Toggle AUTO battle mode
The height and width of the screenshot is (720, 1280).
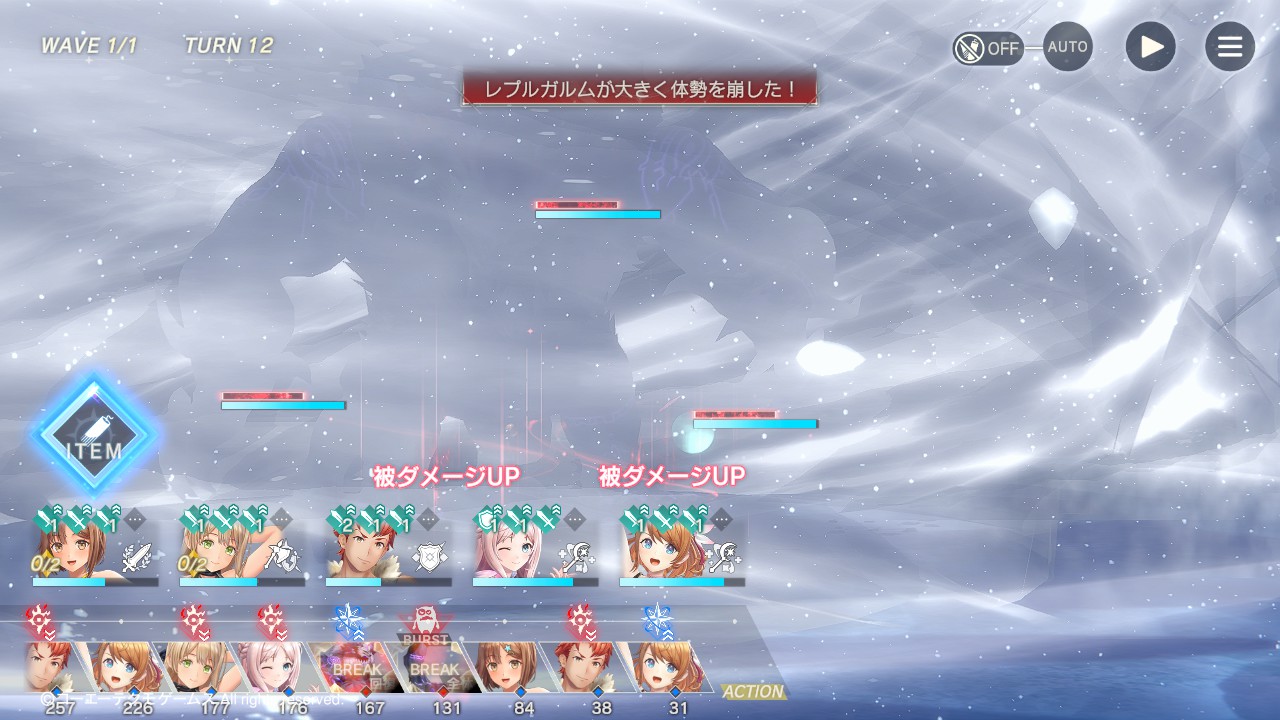pos(1067,47)
